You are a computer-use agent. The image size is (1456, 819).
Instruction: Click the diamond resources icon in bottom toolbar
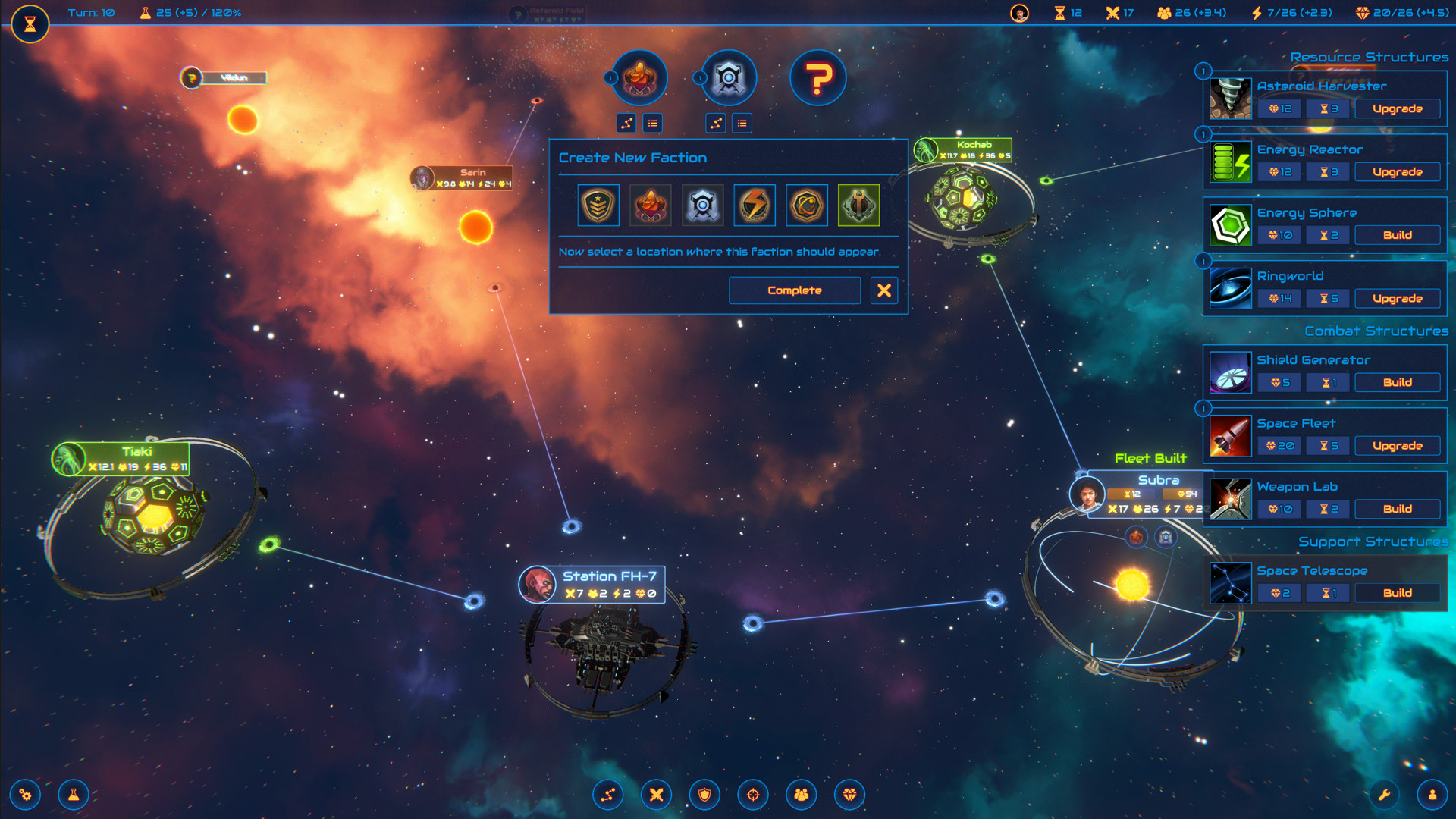tap(850, 794)
